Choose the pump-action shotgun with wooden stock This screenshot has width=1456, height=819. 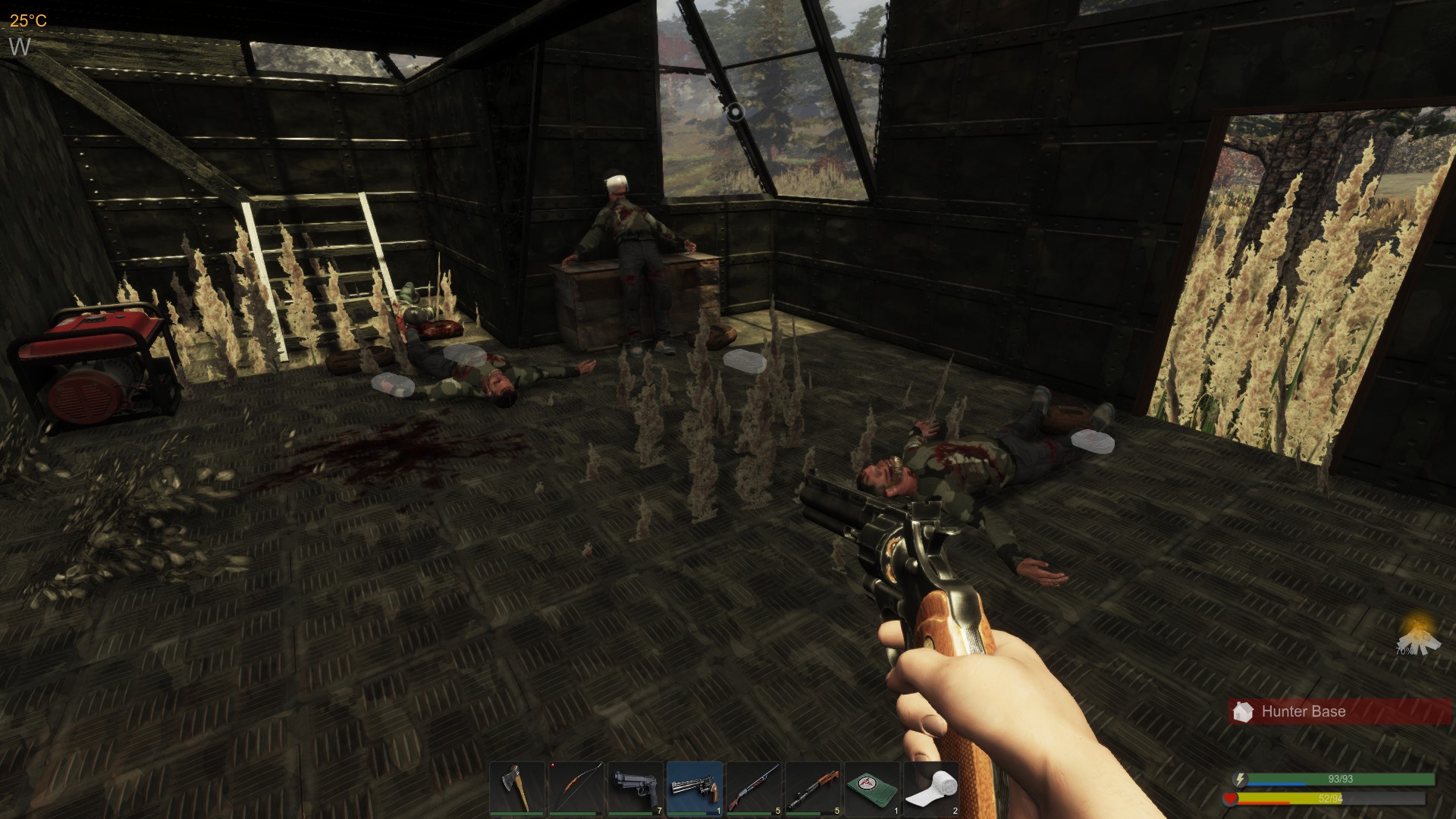754,789
